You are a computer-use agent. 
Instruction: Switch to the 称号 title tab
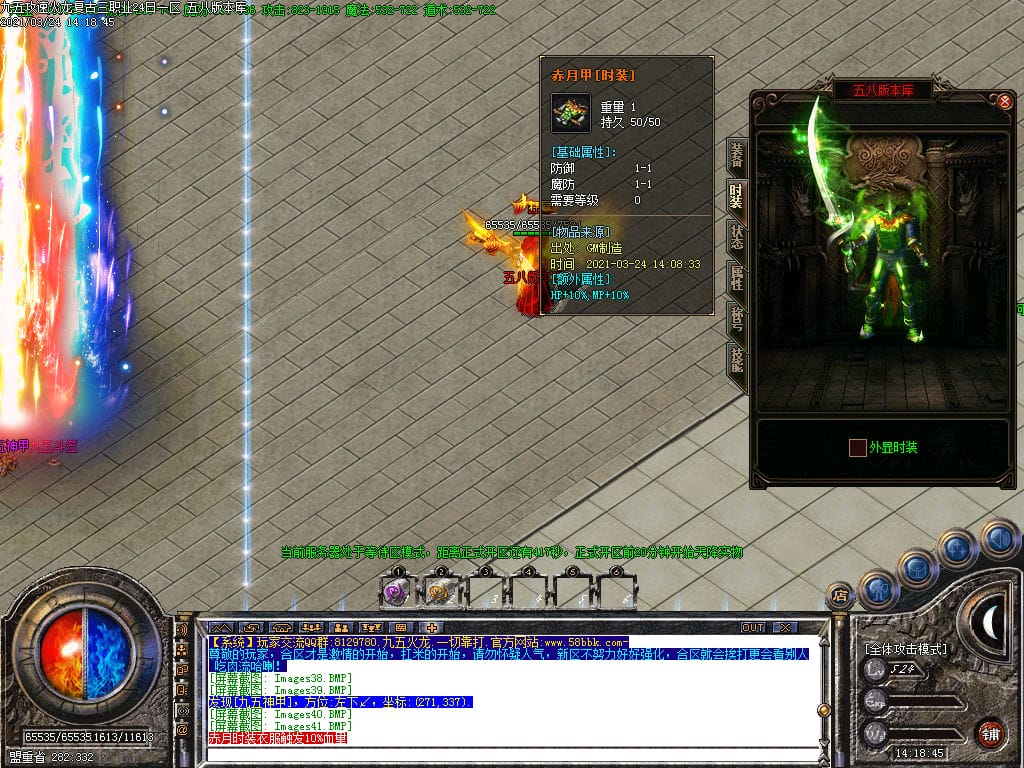tap(737, 319)
